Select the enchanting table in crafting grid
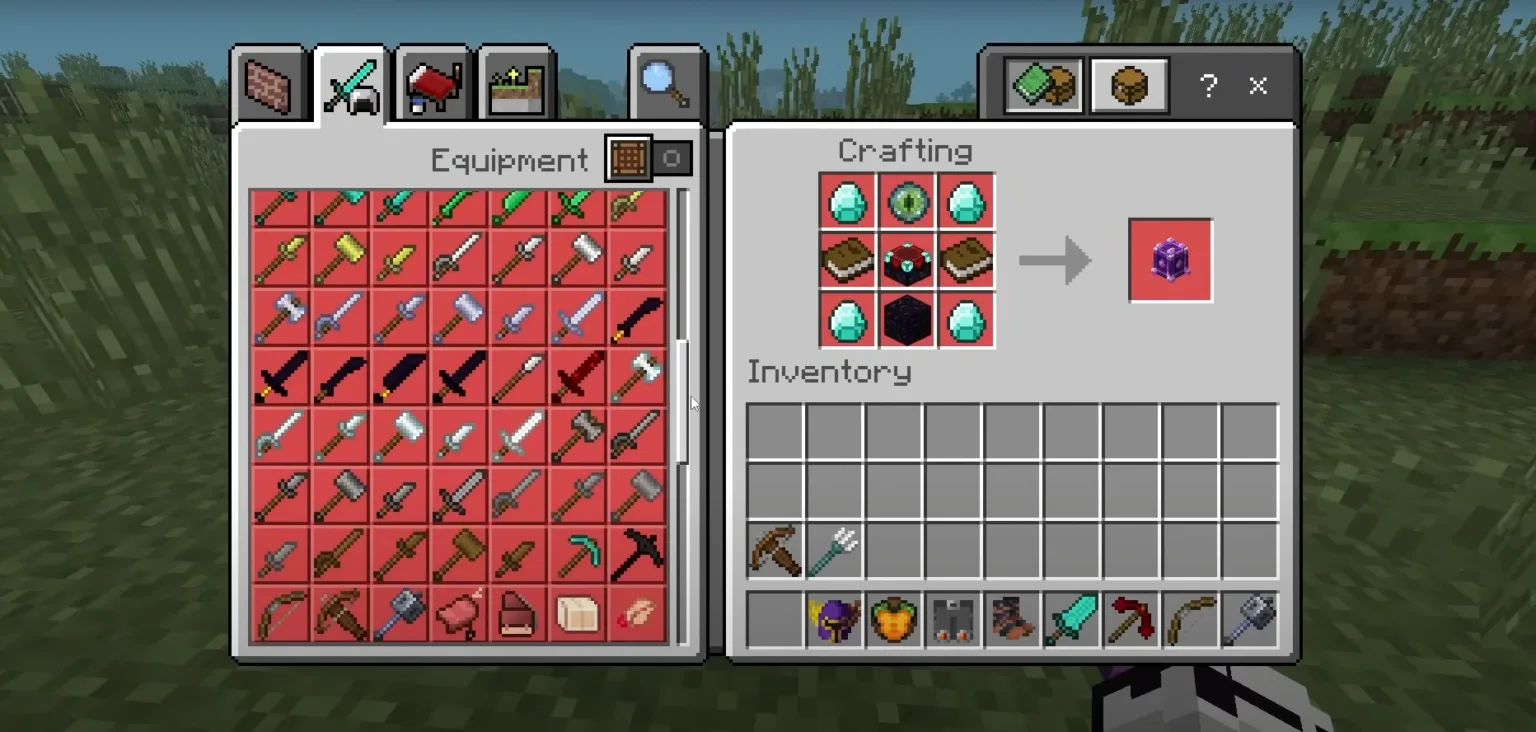1536x732 pixels. point(908,262)
